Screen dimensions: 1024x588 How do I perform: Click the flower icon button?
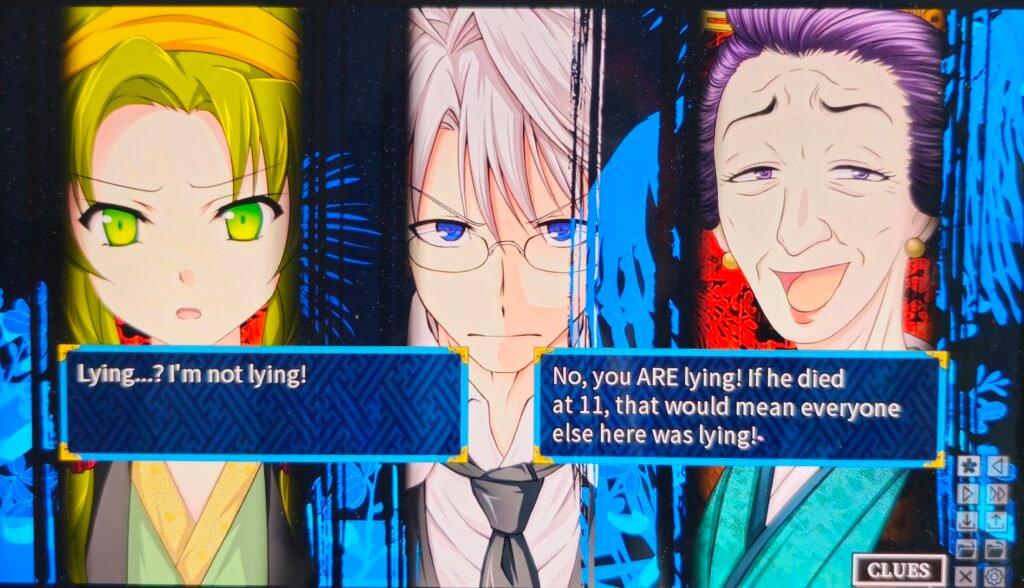point(967,467)
